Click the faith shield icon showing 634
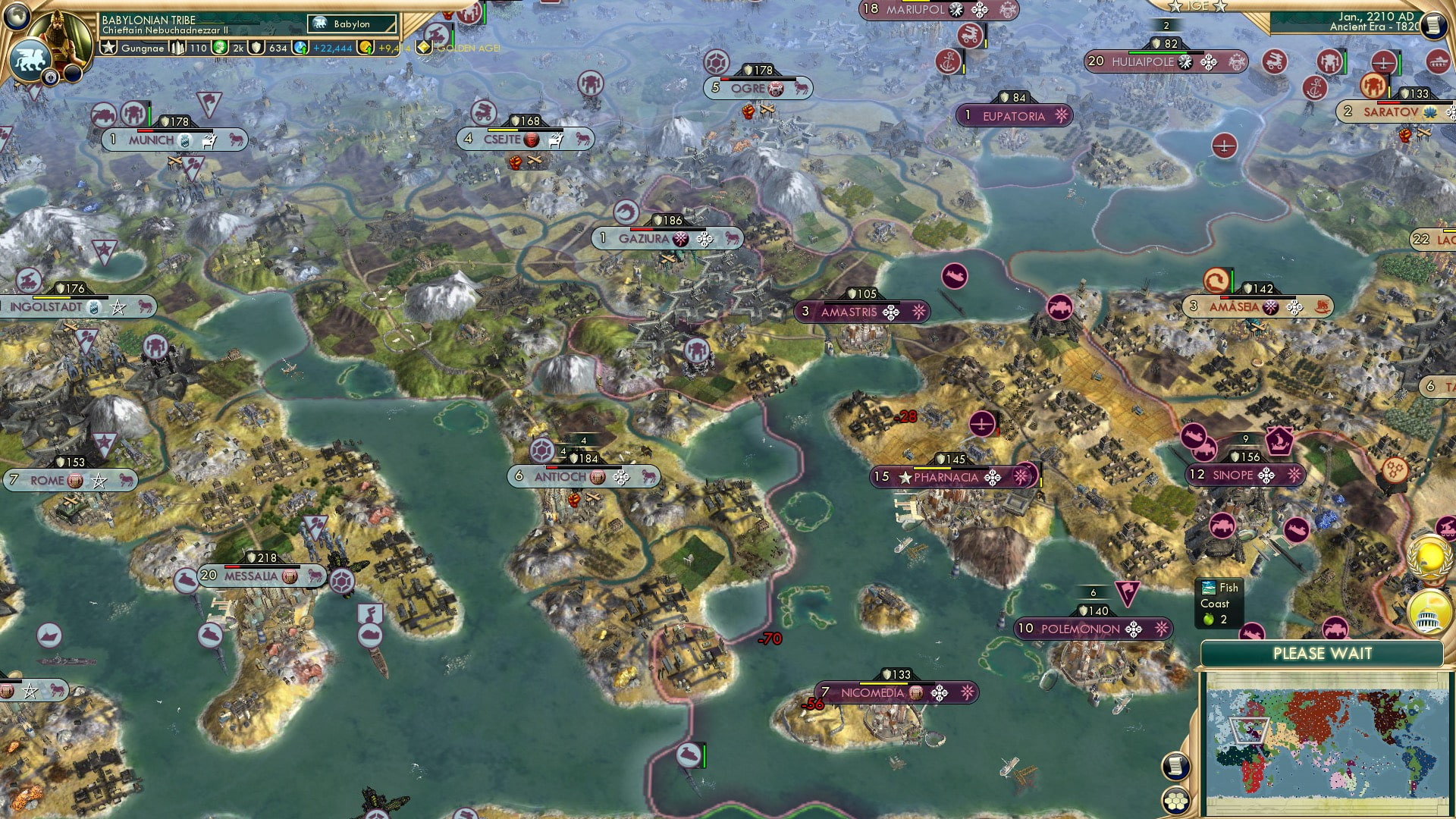The image size is (1456, 819). [x=258, y=47]
